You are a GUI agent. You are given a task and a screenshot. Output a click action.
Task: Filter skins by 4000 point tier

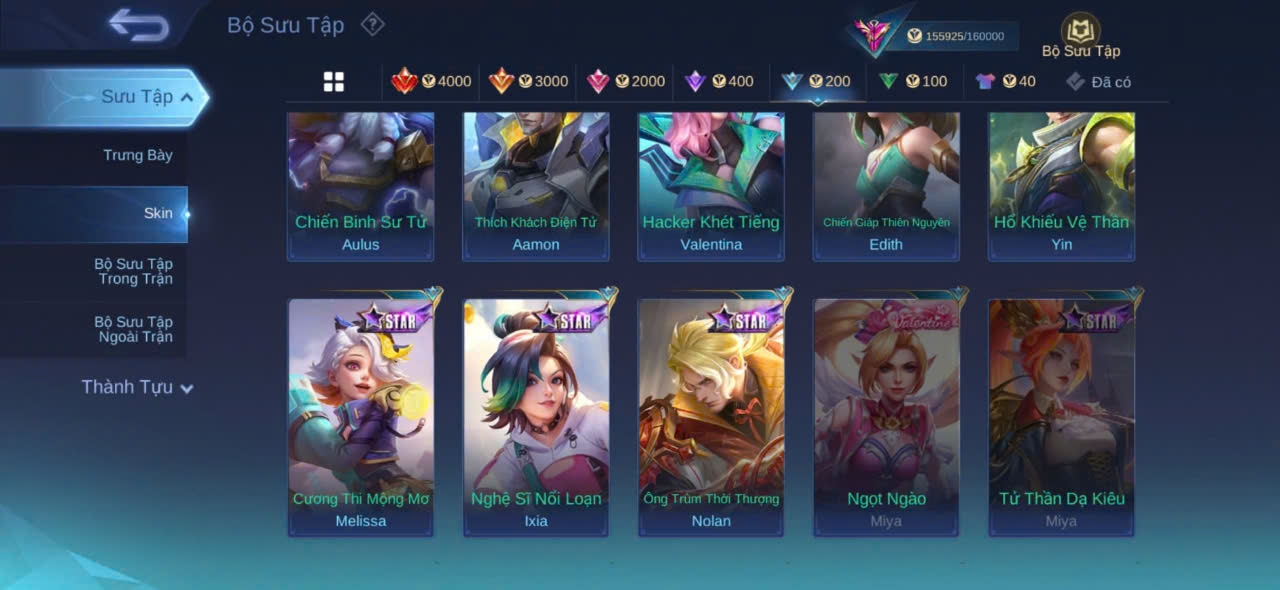pos(431,81)
